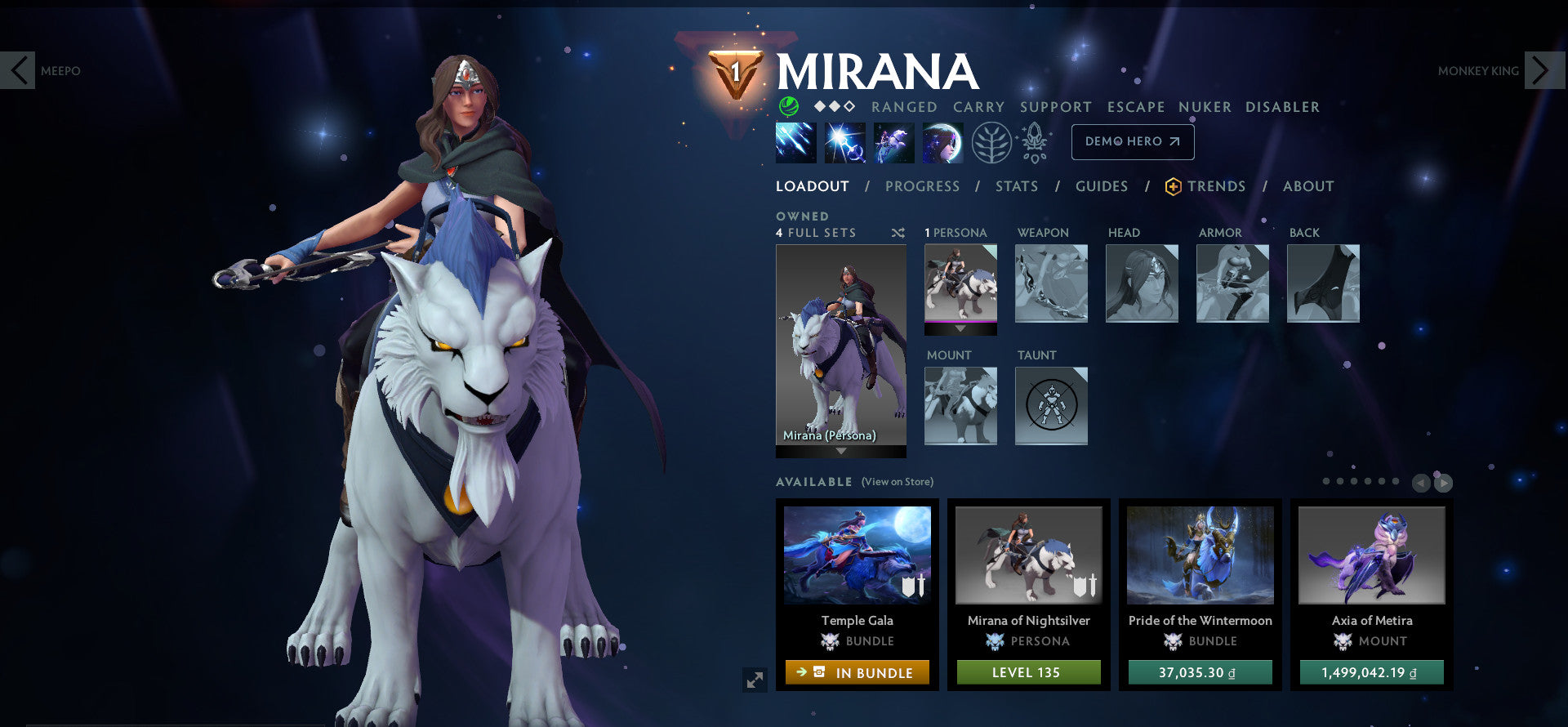Image resolution: width=1568 pixels, height=727 pixels.
Task: Open the empty Taunt slot
Action: 1051,405
